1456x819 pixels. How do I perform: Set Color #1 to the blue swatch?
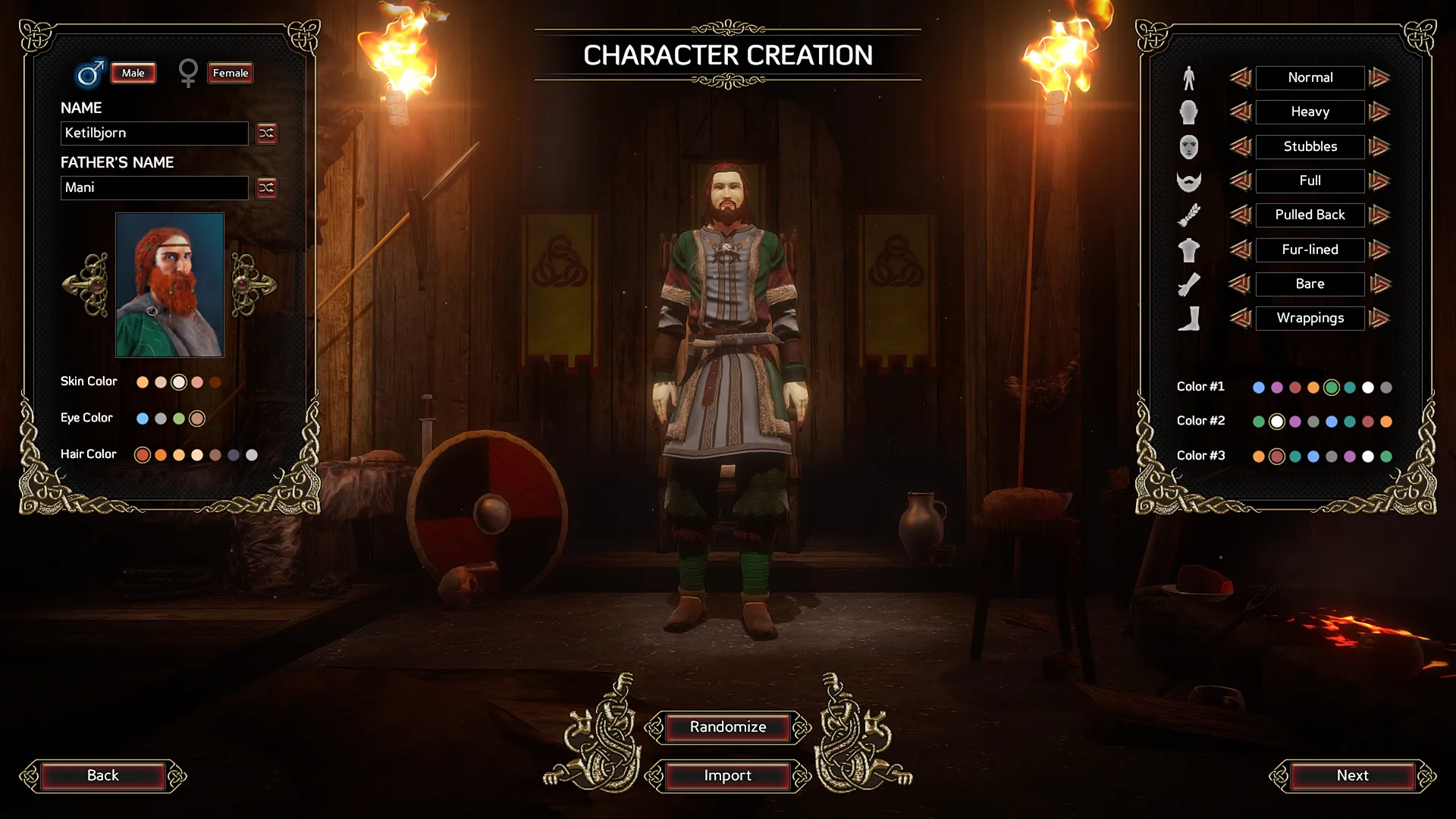[1259, 388]
